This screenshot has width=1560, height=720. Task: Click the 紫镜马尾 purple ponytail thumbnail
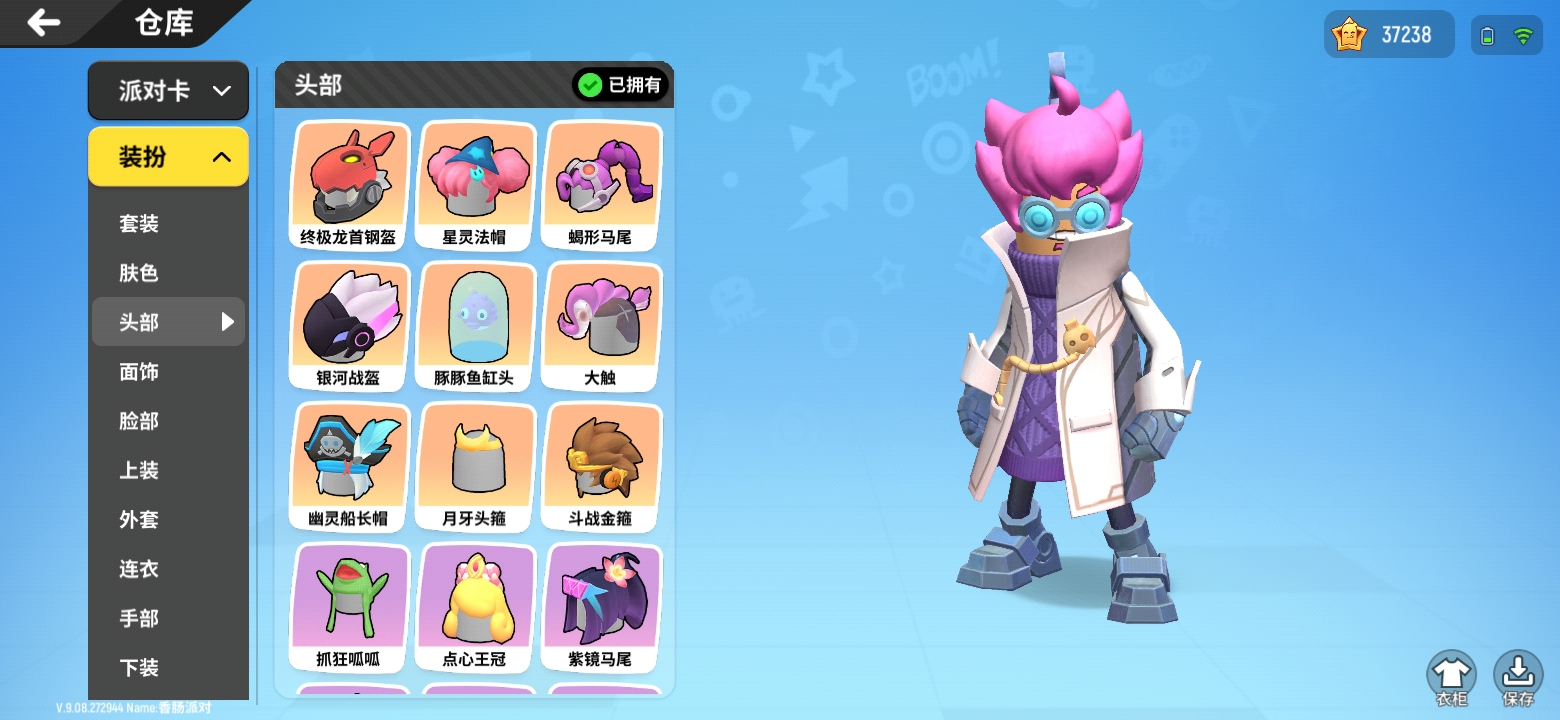[x=601, y=606]
